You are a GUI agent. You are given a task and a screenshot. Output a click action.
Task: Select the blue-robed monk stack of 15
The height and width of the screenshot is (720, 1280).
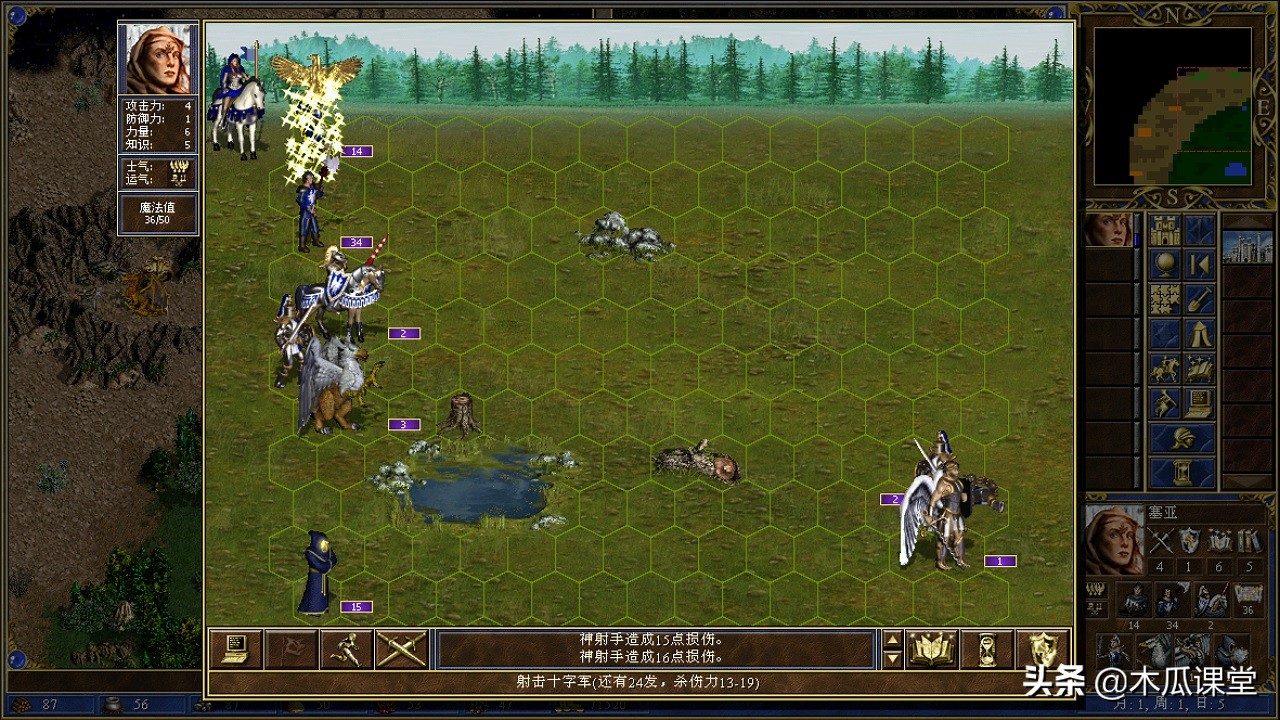tap(318, 574)
